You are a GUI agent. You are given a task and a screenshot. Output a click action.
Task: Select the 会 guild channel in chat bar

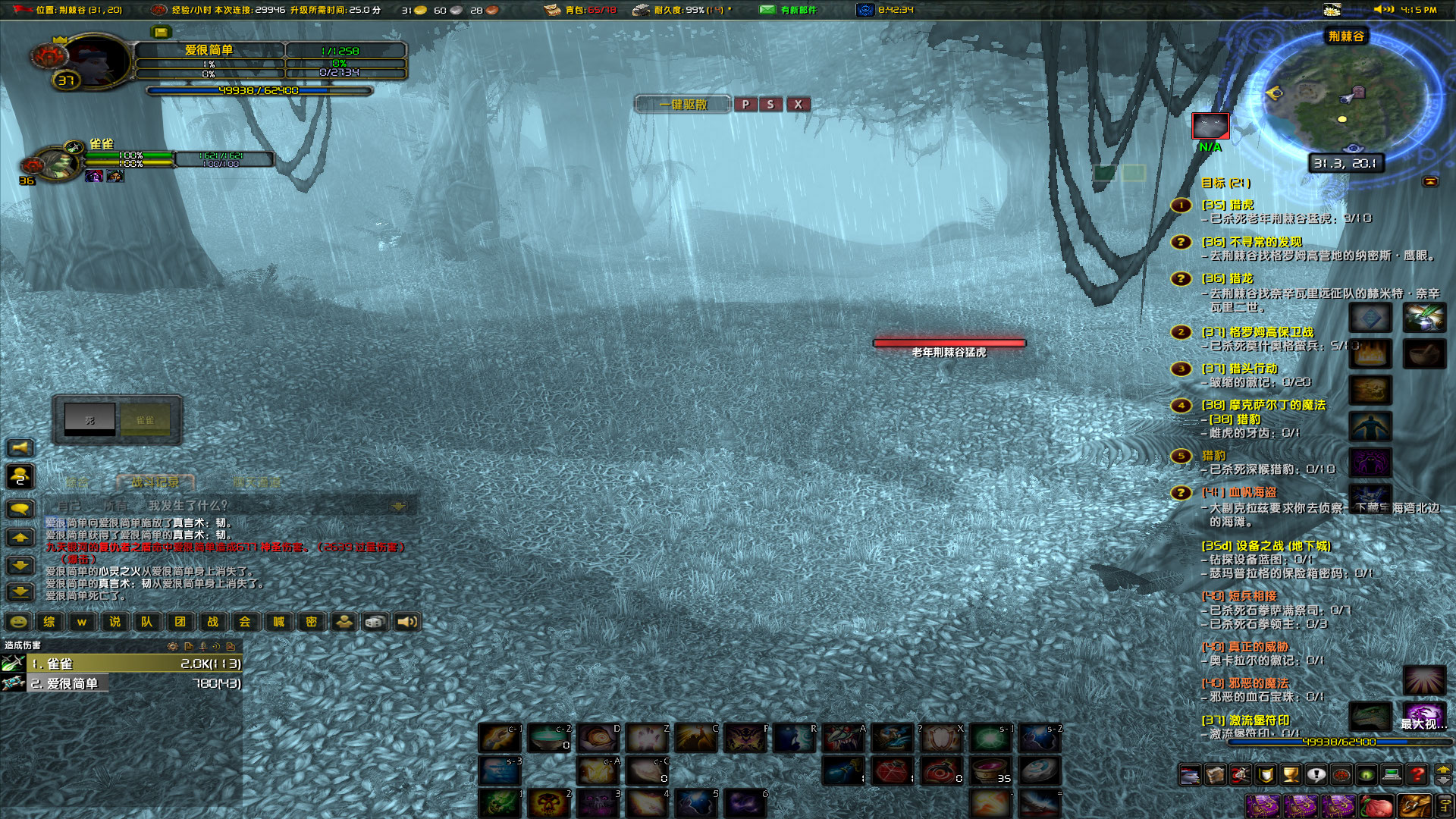246,622
